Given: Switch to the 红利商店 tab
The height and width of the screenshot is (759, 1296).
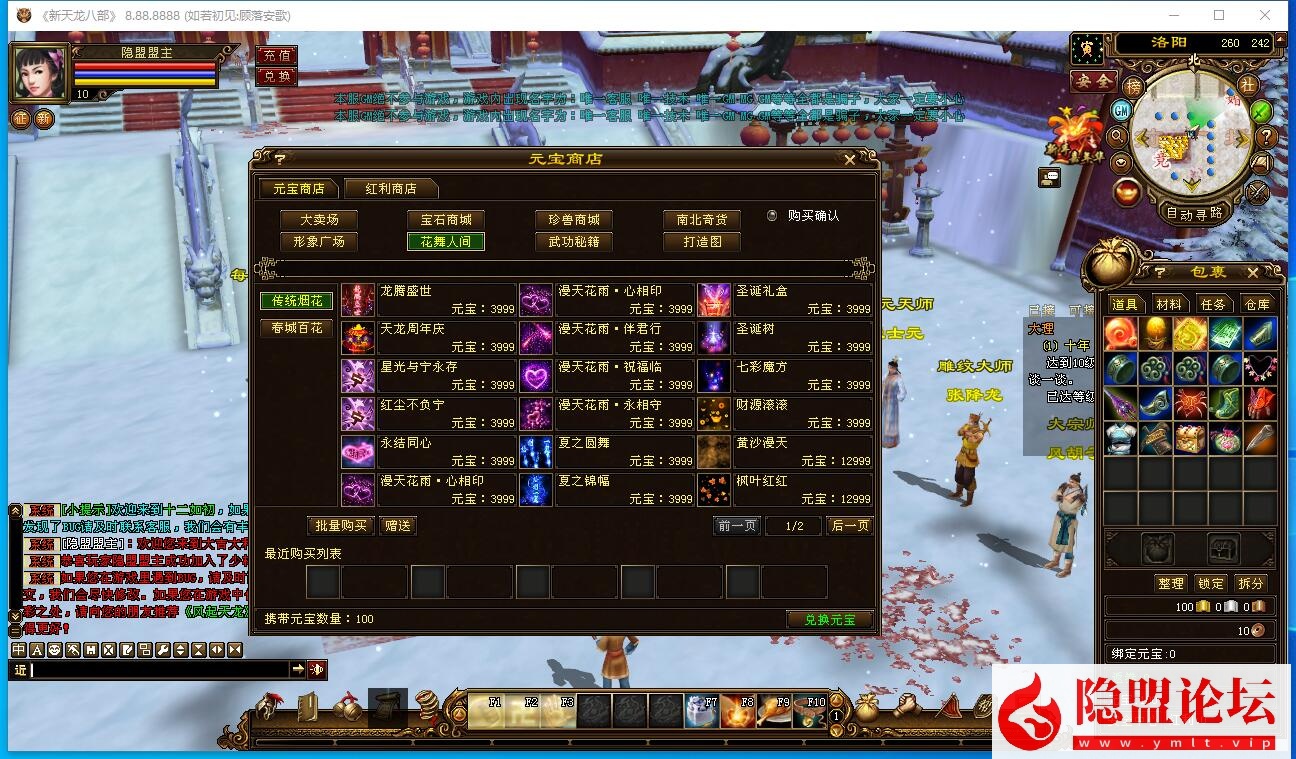Looking at the screenshot, I should coord(390,187).
